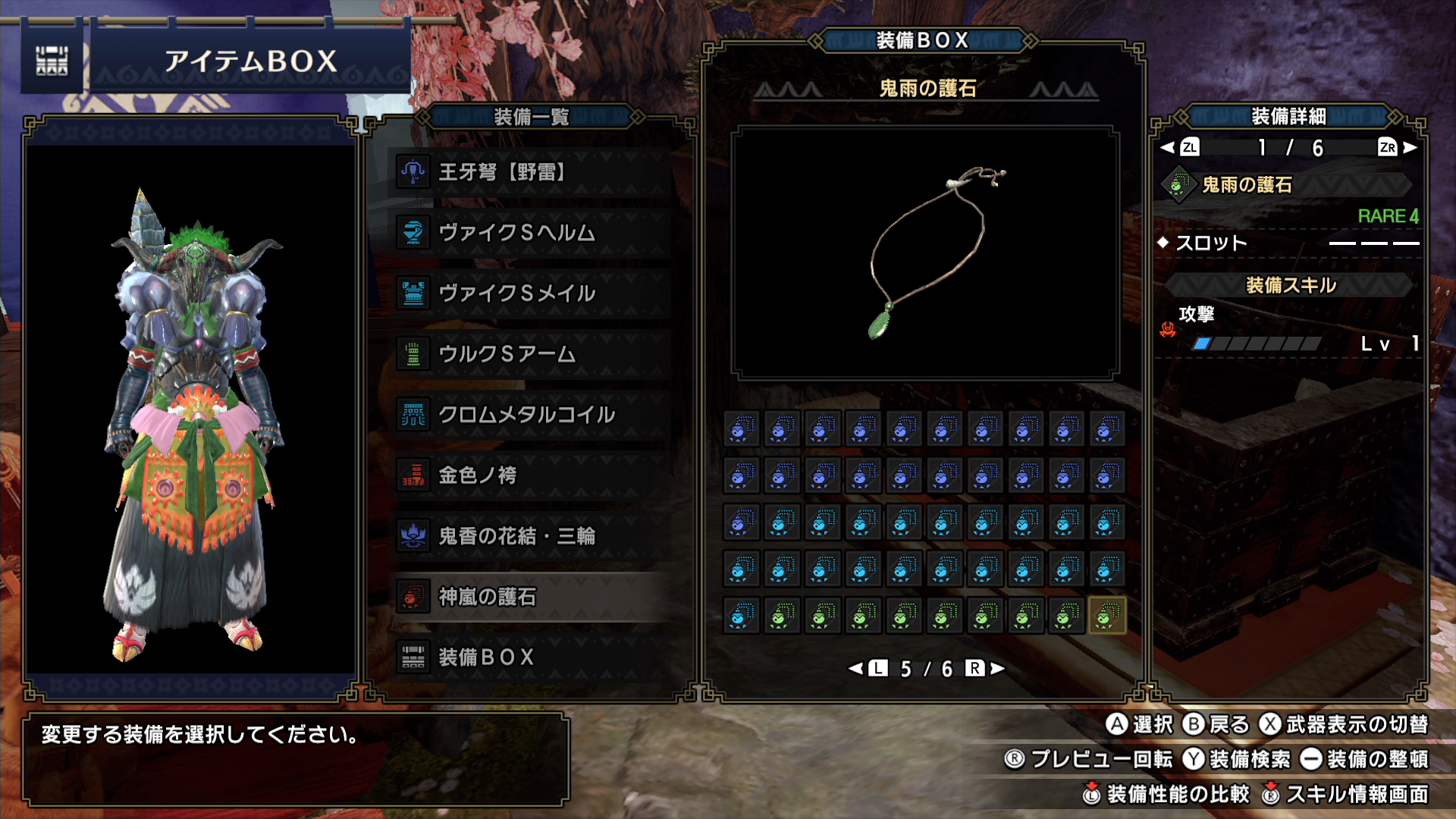Screen dimensions: 1456x819
Task: Click the アイテムBOX header icon
Action: click(52, 61)
